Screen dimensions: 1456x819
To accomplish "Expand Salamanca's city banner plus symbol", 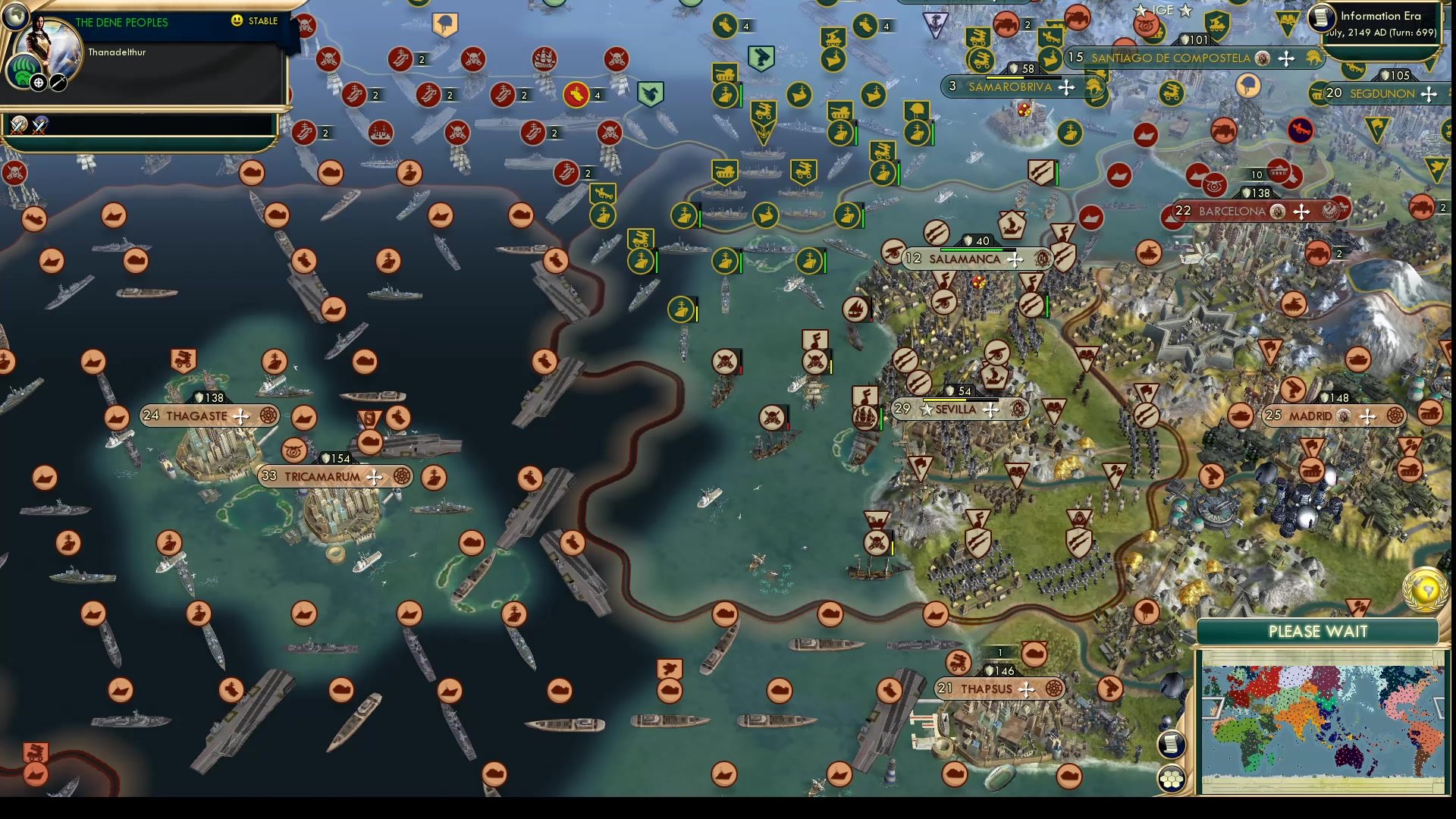I will click(x=1015, y=259).
